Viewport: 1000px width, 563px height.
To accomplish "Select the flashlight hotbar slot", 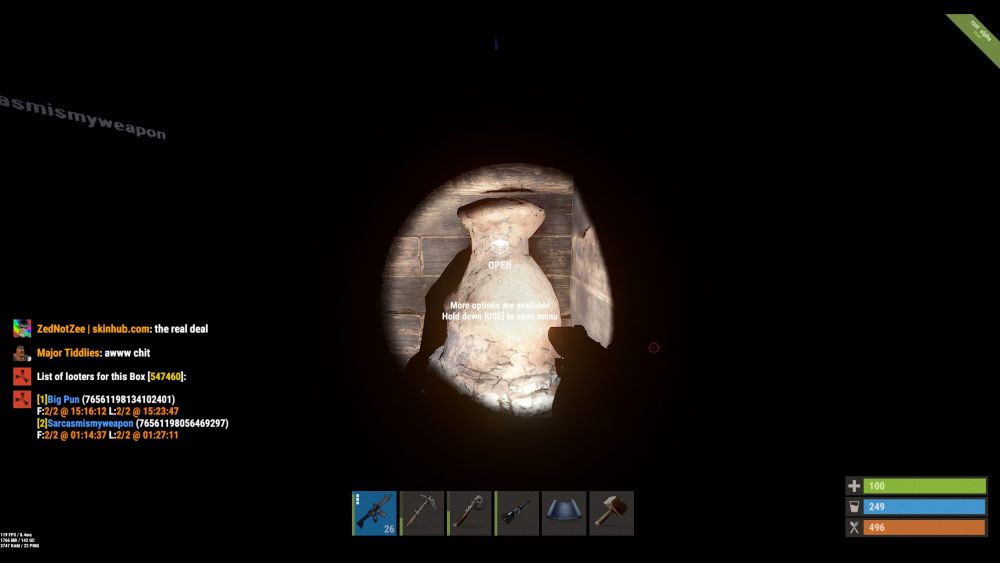I will [517, 513].
